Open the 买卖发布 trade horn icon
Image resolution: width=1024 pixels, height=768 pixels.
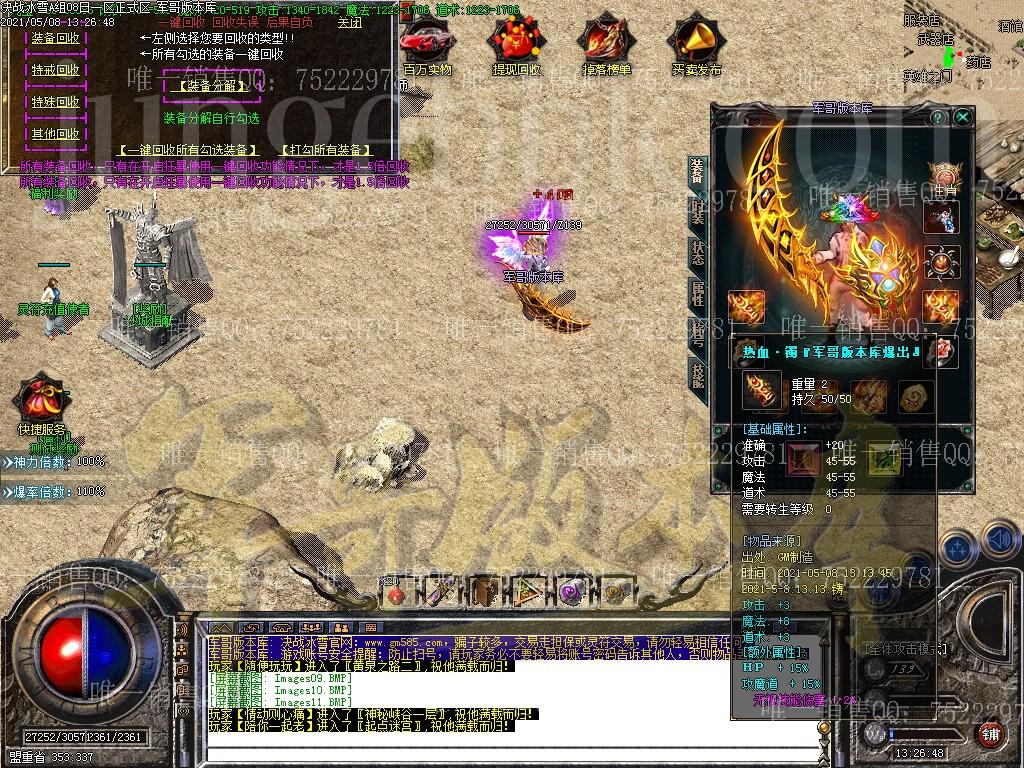coord(696,44)
